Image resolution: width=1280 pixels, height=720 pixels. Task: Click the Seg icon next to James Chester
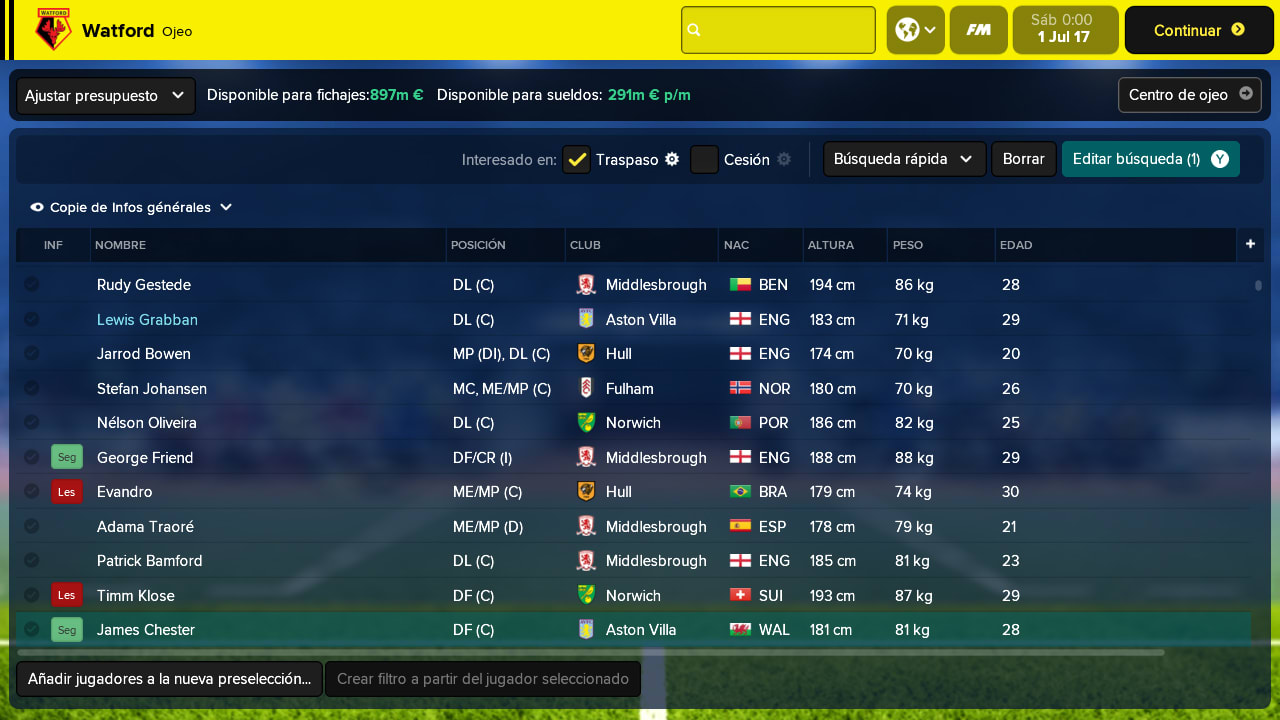coord(66,630)
